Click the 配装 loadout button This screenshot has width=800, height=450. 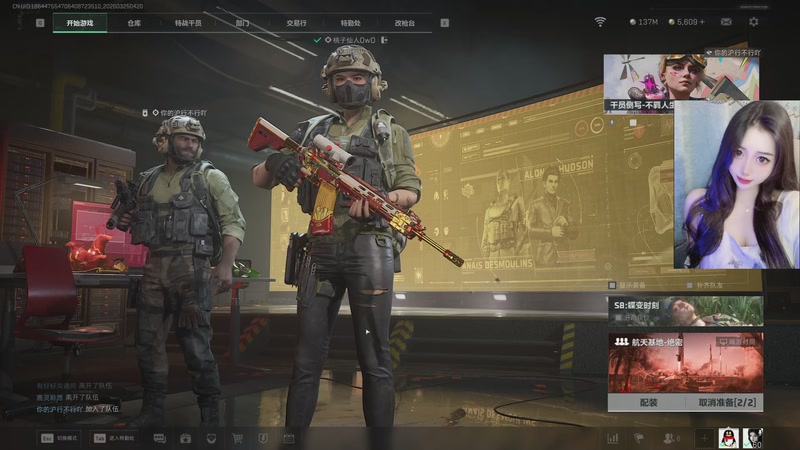pyautogui.click(x=647, y=402)
